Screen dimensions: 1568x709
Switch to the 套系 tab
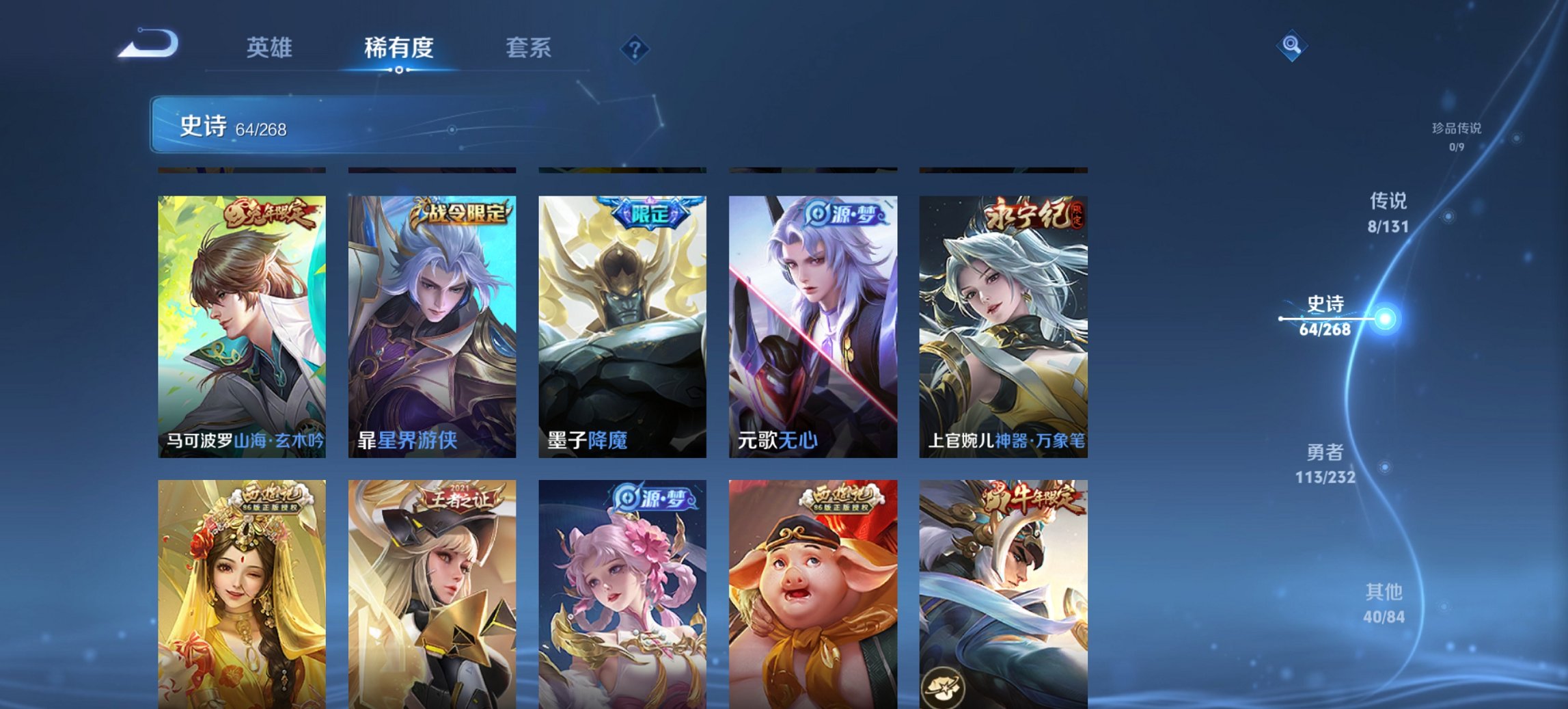click(x=527, y=49)
